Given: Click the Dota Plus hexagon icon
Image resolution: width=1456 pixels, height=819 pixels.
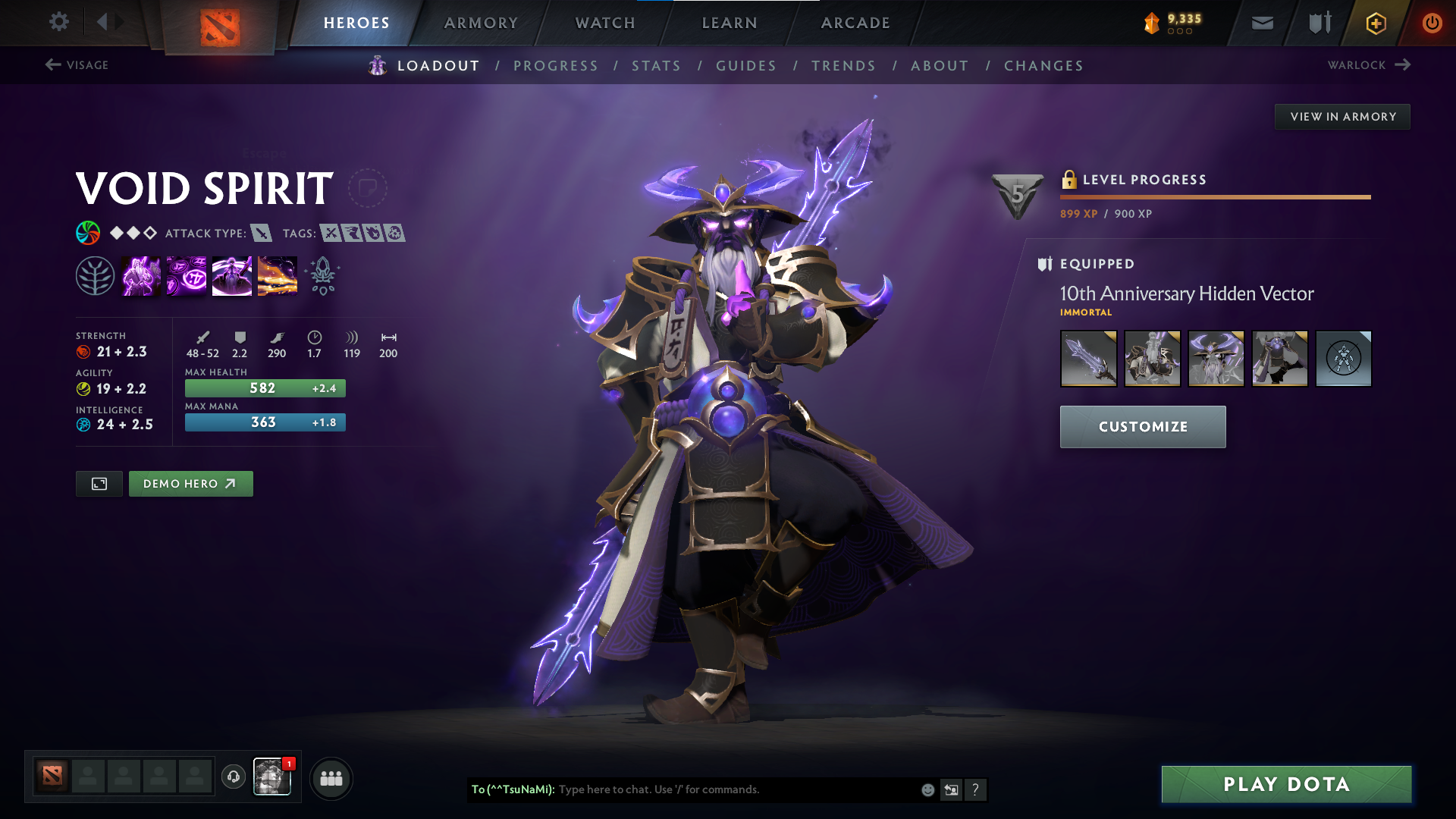Looking at the screenshot, I should click(1375, 23).
